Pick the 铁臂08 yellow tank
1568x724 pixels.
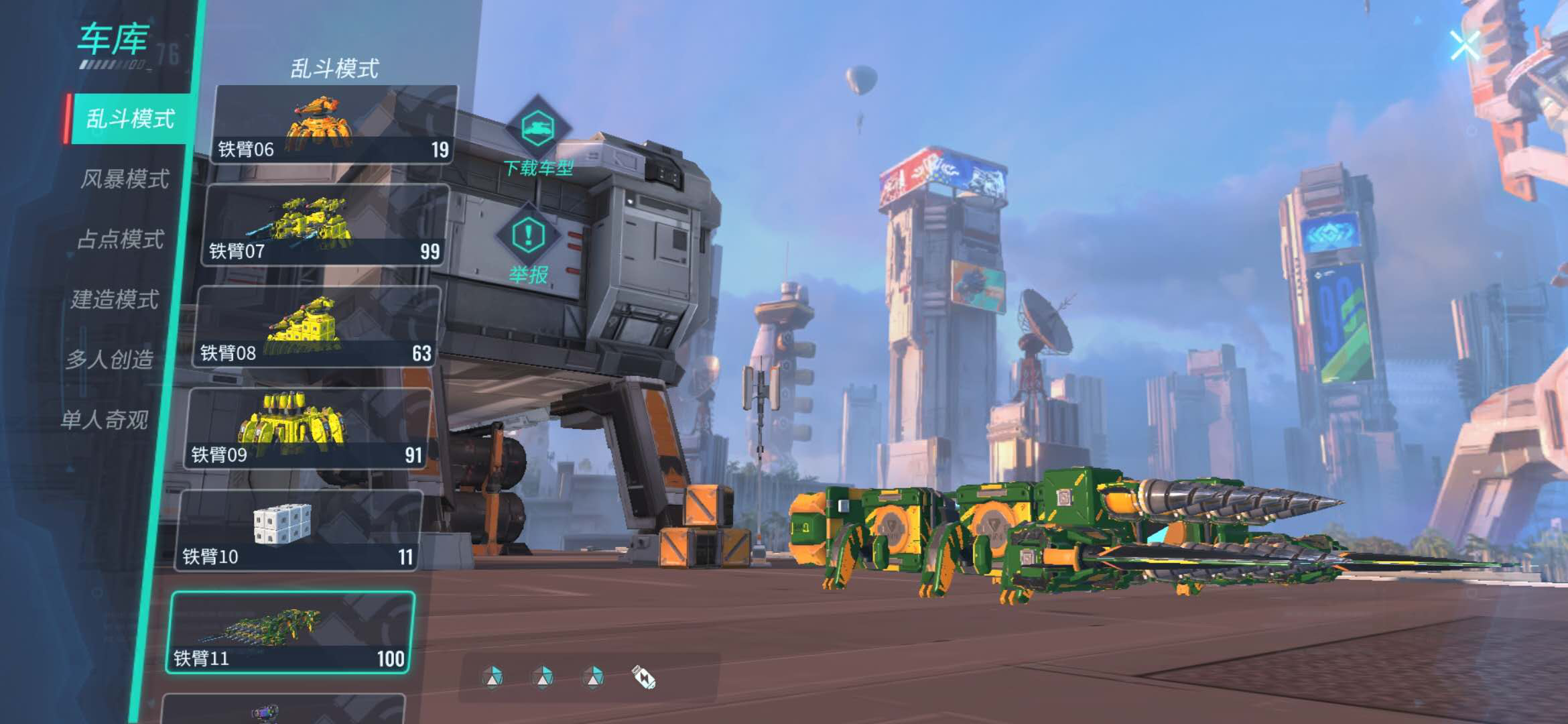[x=316, y=328]
